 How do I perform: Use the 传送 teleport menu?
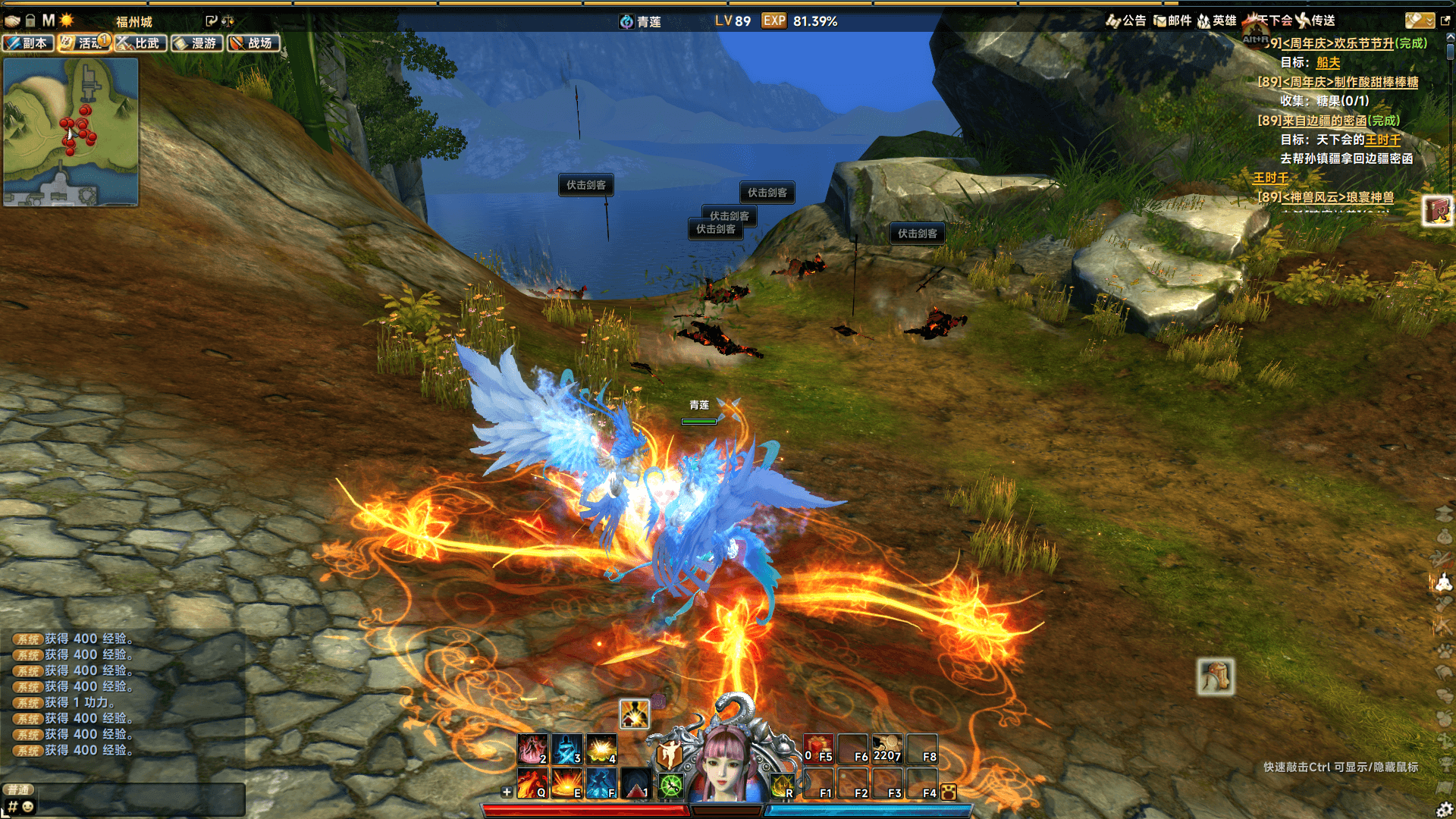(1316, 20)
